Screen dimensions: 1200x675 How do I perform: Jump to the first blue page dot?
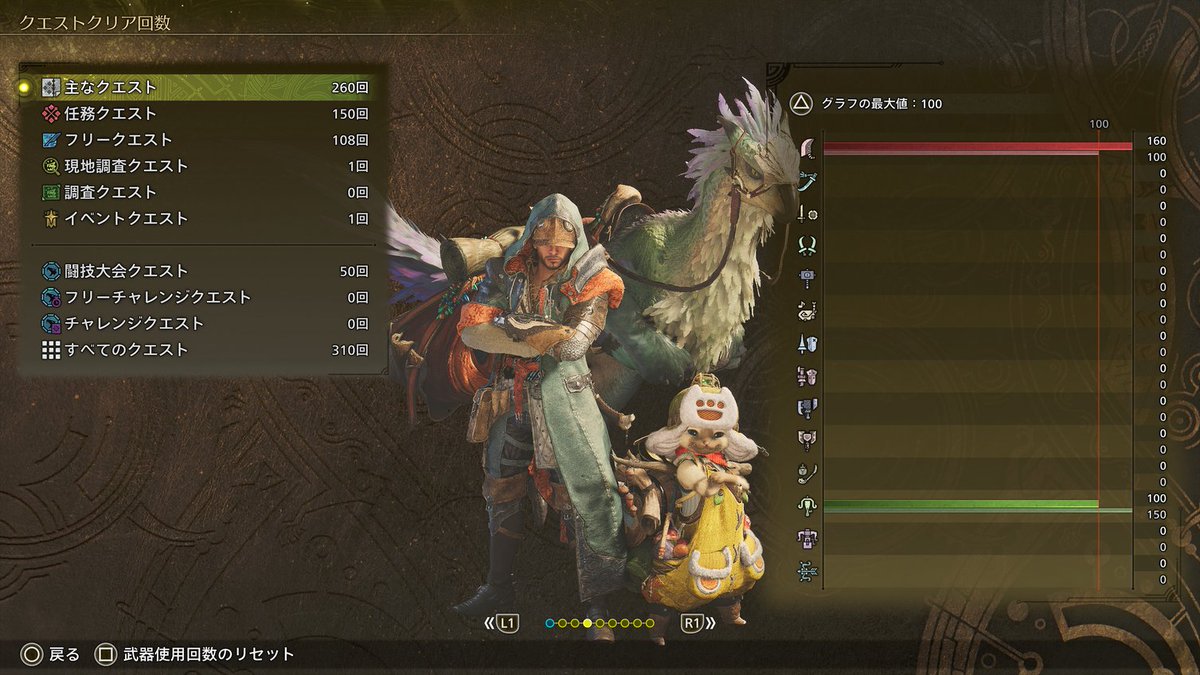coord(549,624)
